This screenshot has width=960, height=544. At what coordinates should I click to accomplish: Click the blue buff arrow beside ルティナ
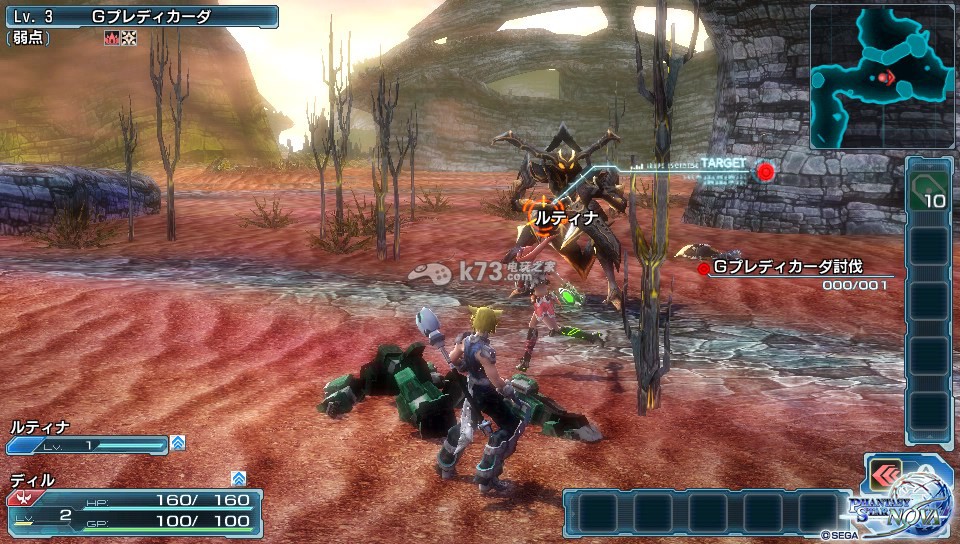178,442
